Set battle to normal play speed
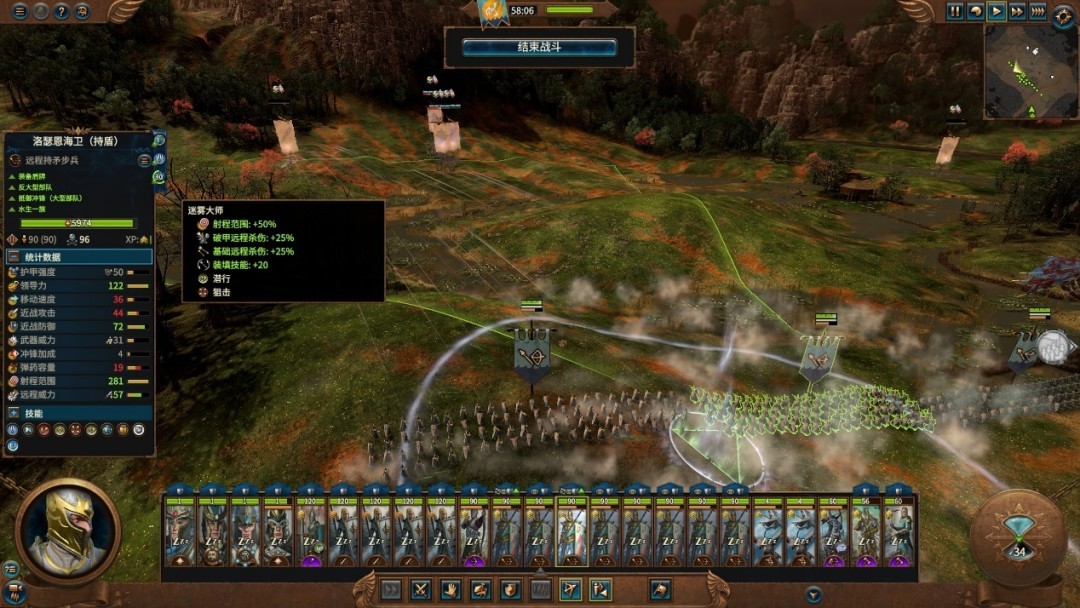This screenshot has height=608, width=1080. pyautogui.click(x=996, y=12)
